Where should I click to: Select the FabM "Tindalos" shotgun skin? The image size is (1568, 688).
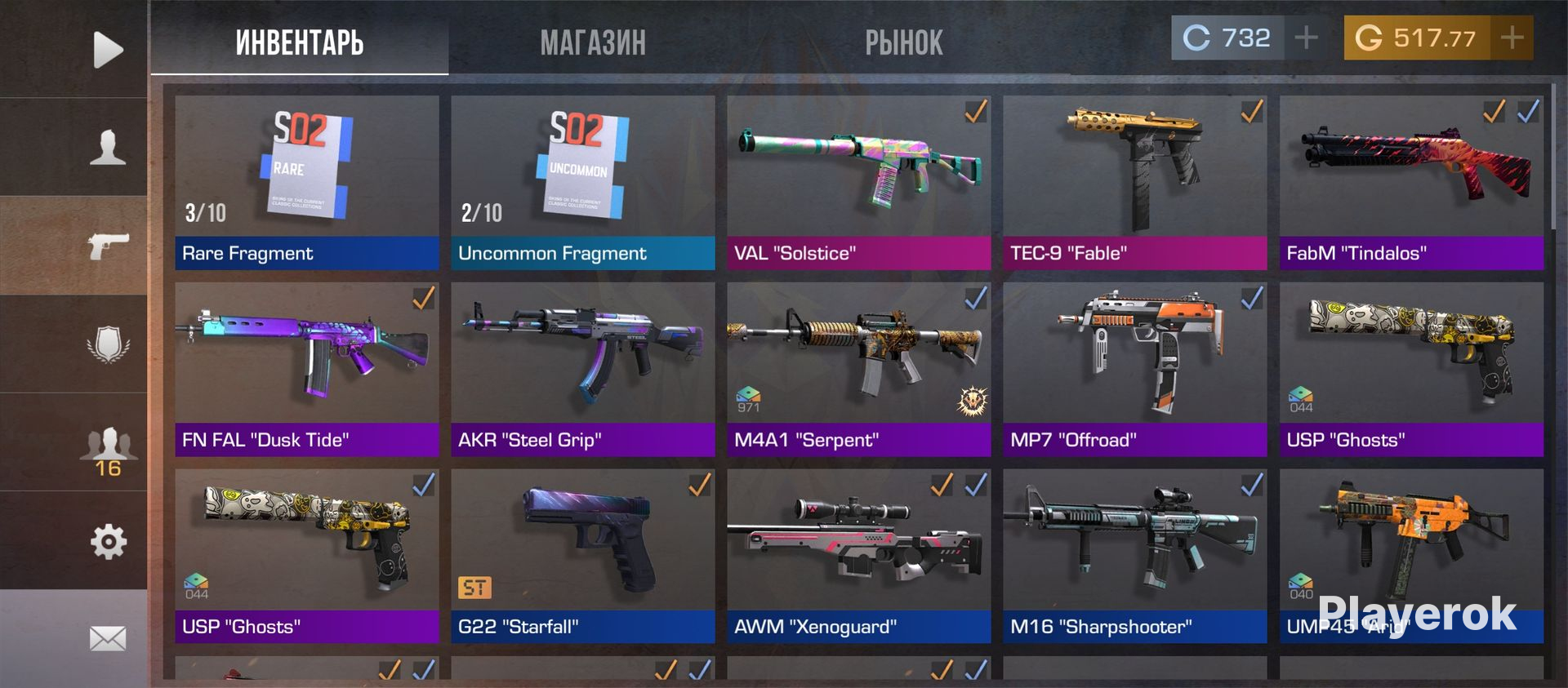tap(1410, 182)
